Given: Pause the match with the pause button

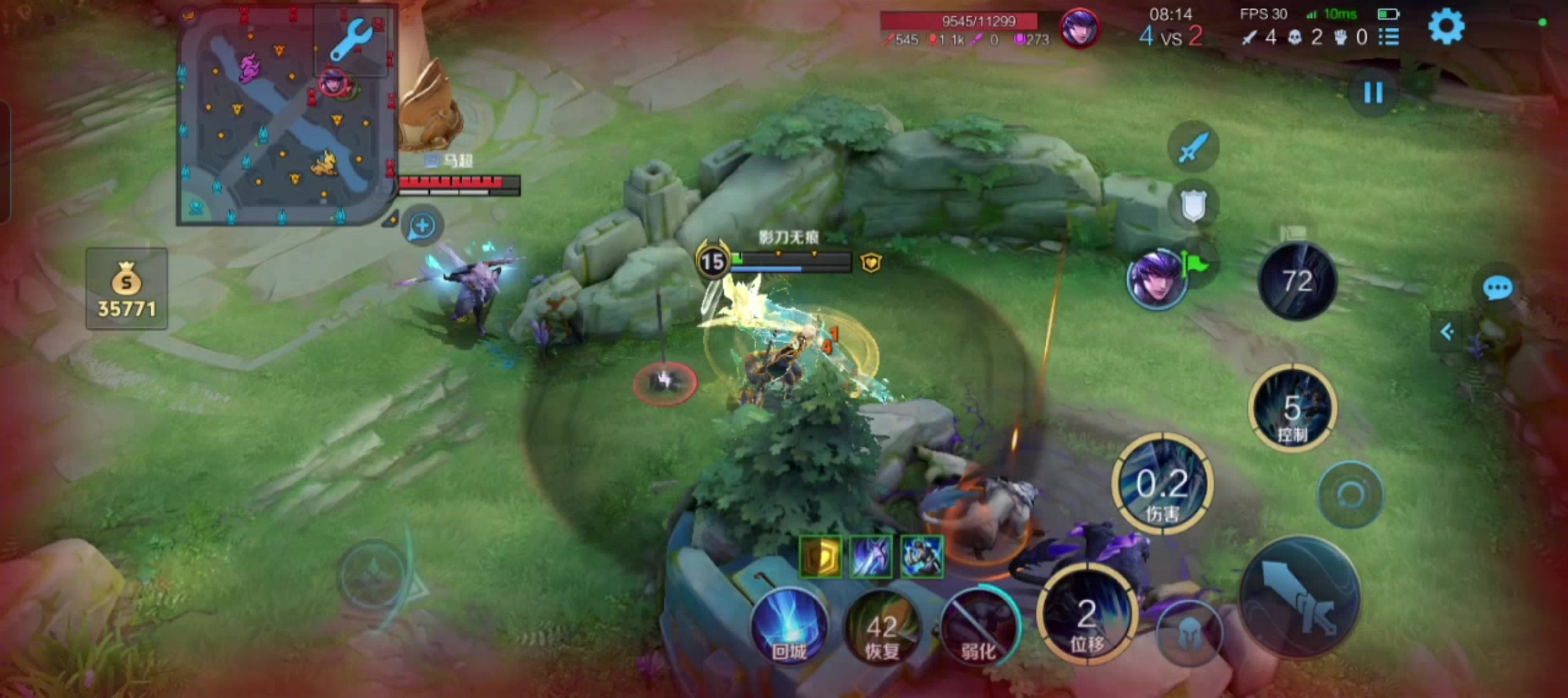Looking at the screenshot, I should [x=1373, y=93].
